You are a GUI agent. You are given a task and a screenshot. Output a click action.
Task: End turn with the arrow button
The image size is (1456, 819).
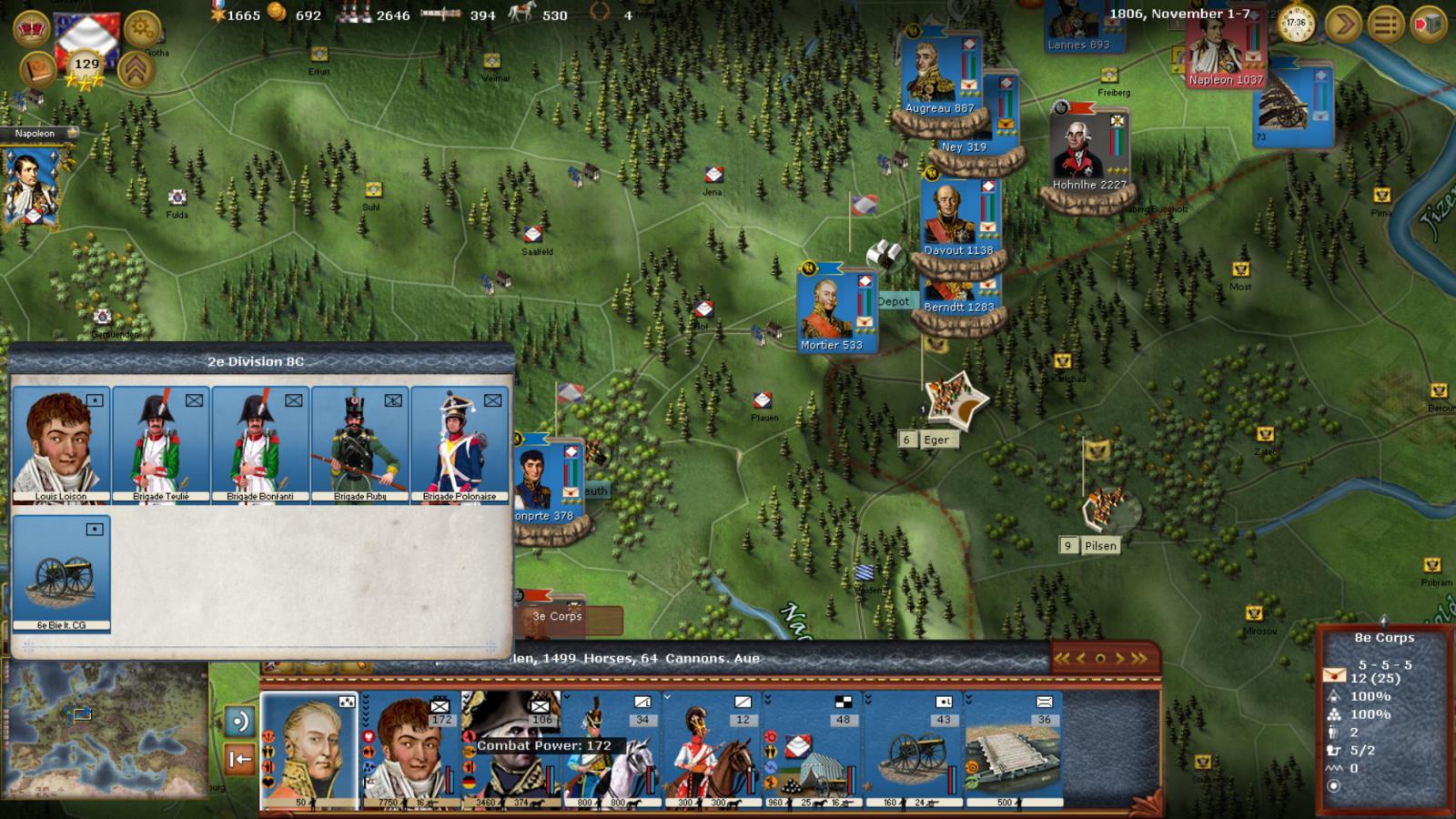[x=1342, y=25]
